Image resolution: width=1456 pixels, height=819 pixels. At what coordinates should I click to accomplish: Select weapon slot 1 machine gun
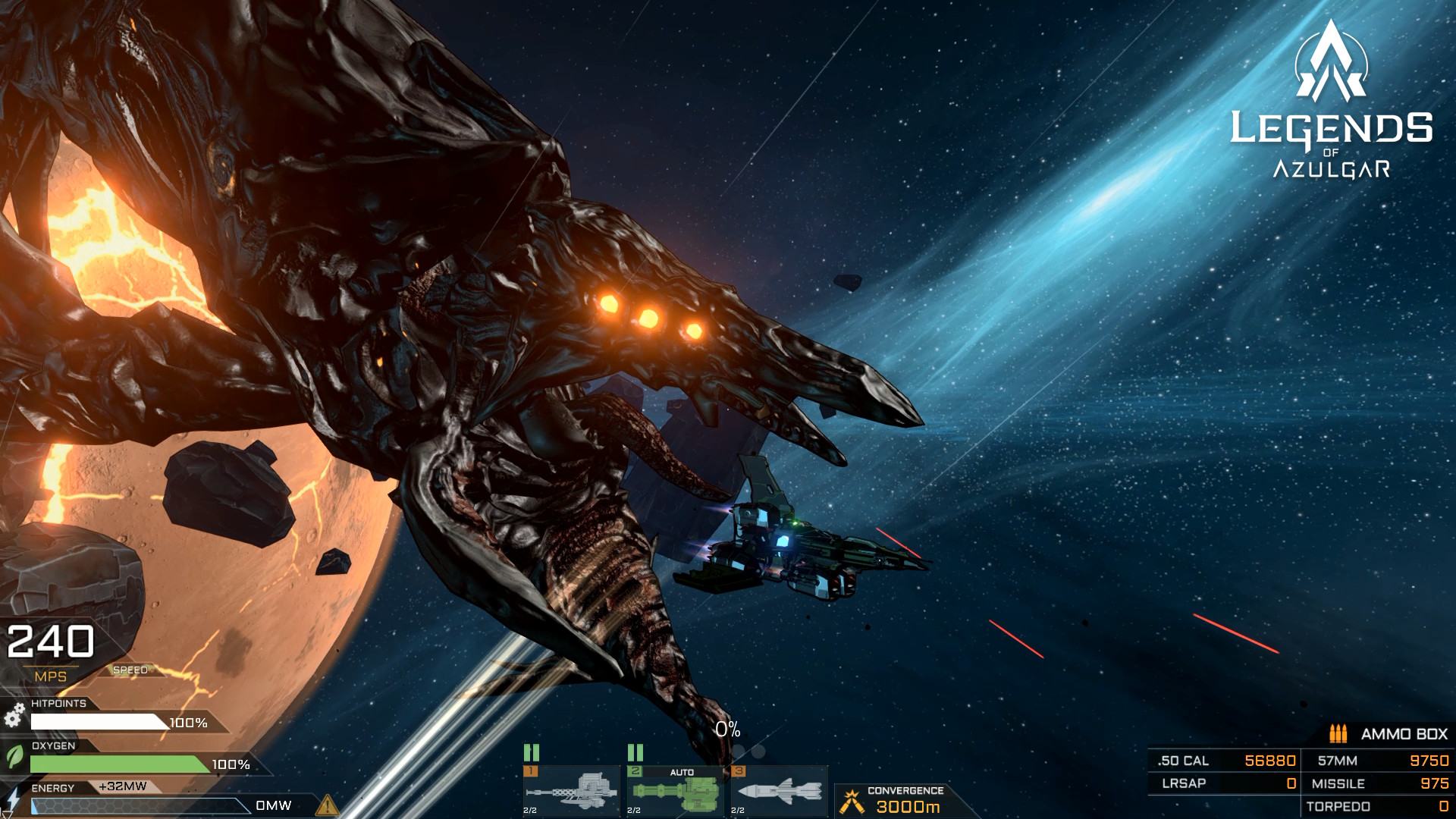(571, 792)
